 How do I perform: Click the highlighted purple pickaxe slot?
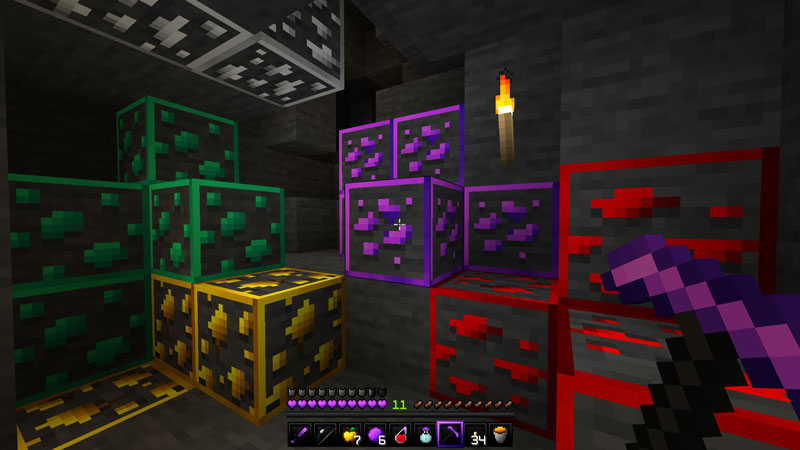click(449, 434)
